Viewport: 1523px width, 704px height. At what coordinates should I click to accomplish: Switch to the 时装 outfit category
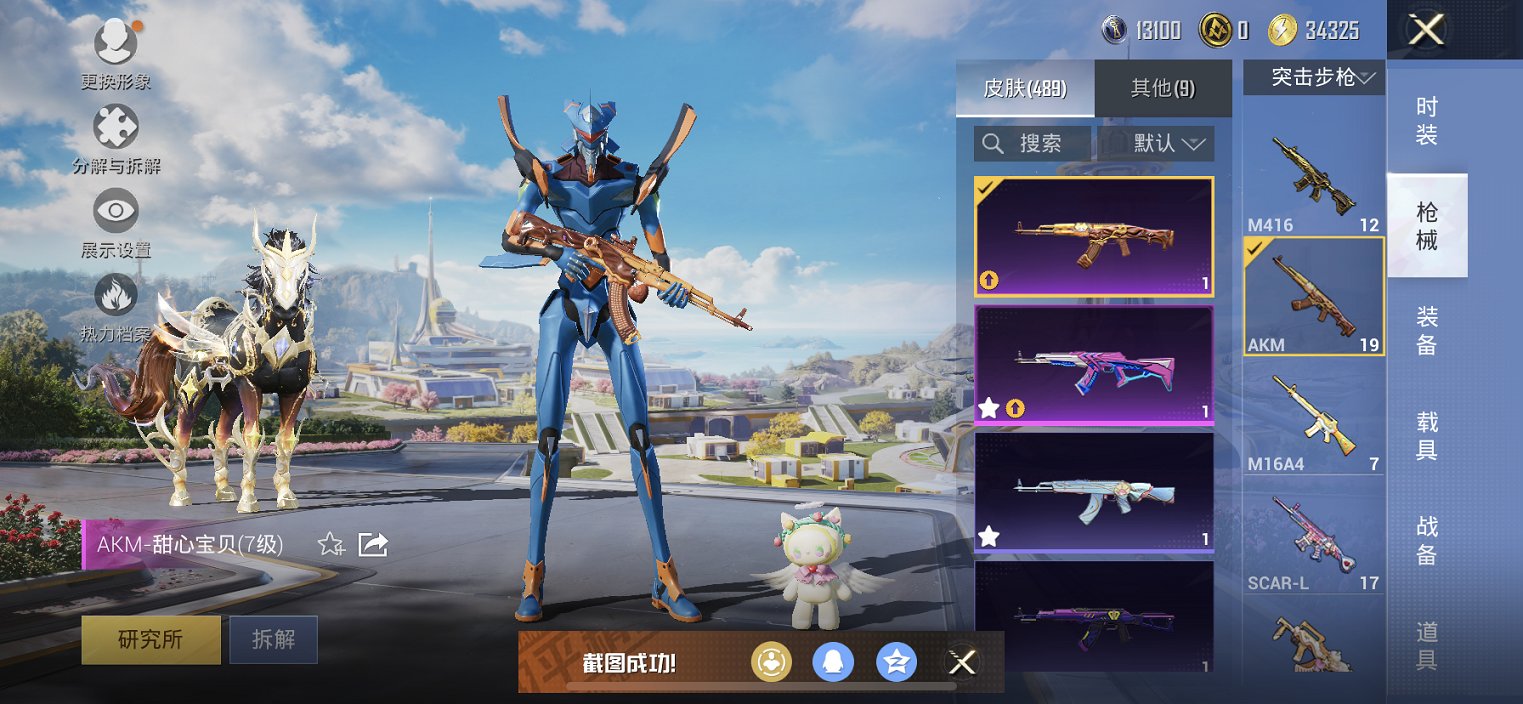pos(1427,121)
